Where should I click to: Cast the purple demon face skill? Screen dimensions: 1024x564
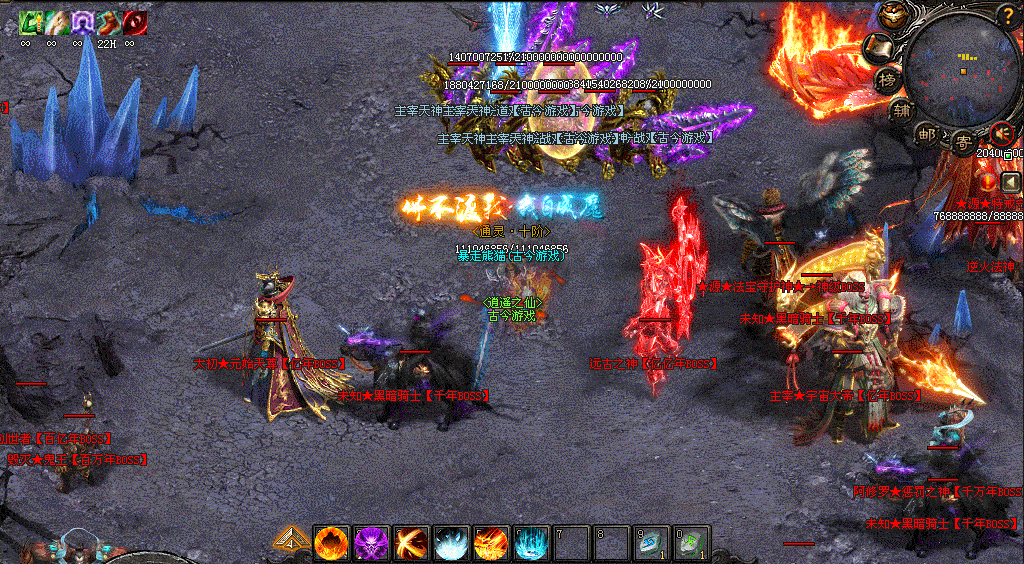pyautogui.click(x=371, y=543)
